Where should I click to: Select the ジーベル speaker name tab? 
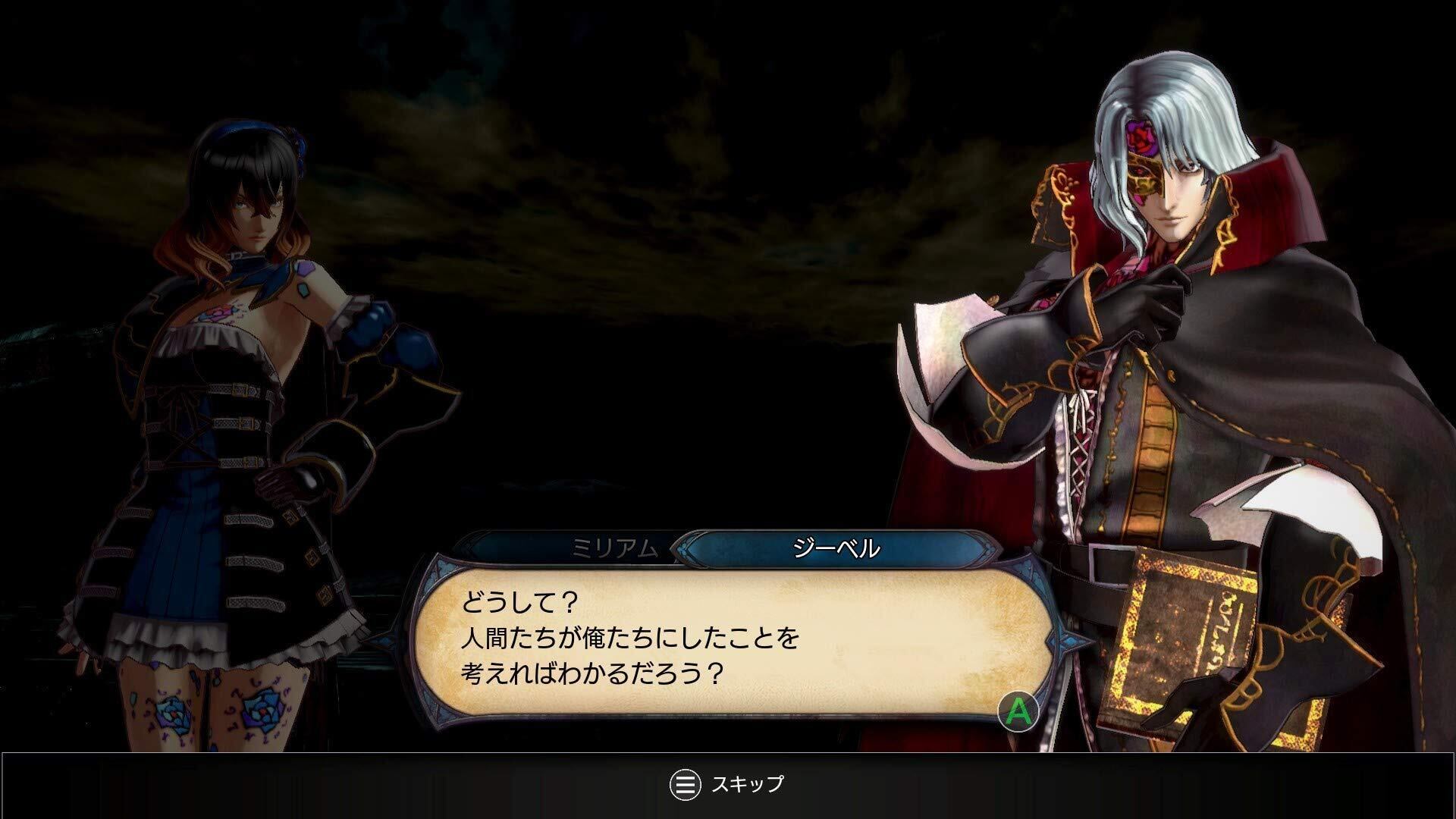click(836, 548)
